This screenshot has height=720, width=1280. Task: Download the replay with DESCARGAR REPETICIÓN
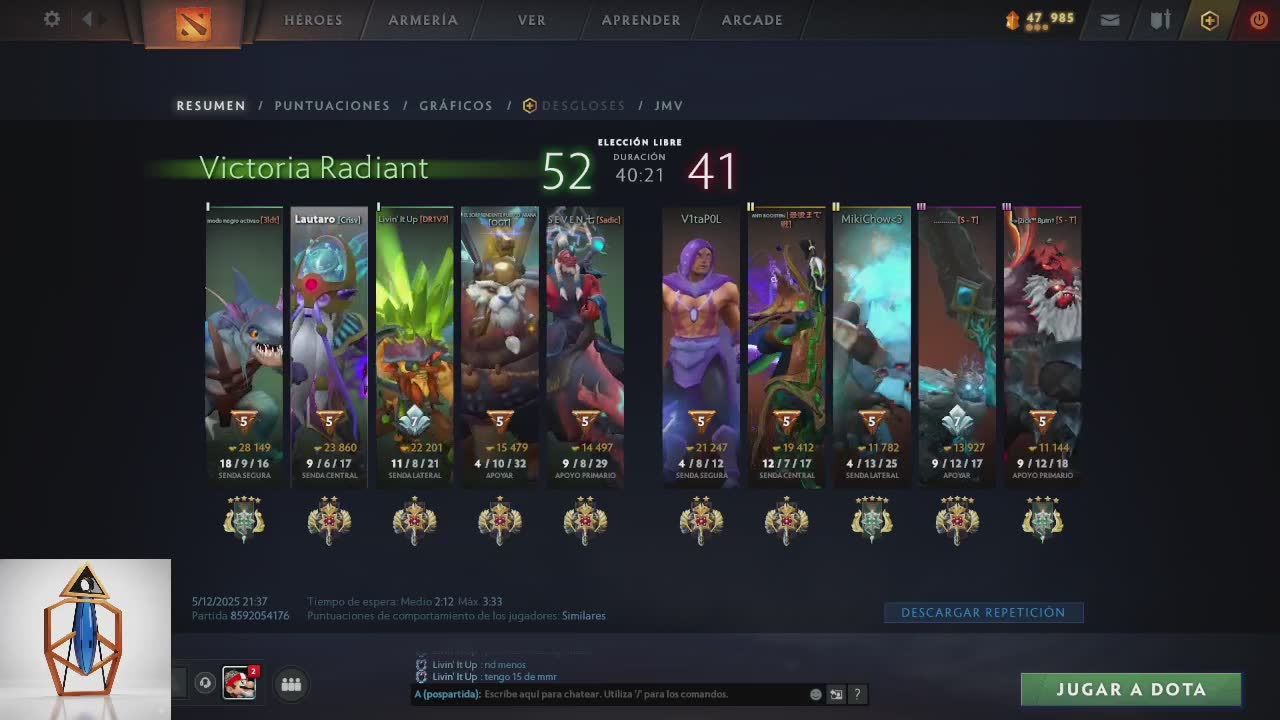pyautogui.click(x=983, y=612)
